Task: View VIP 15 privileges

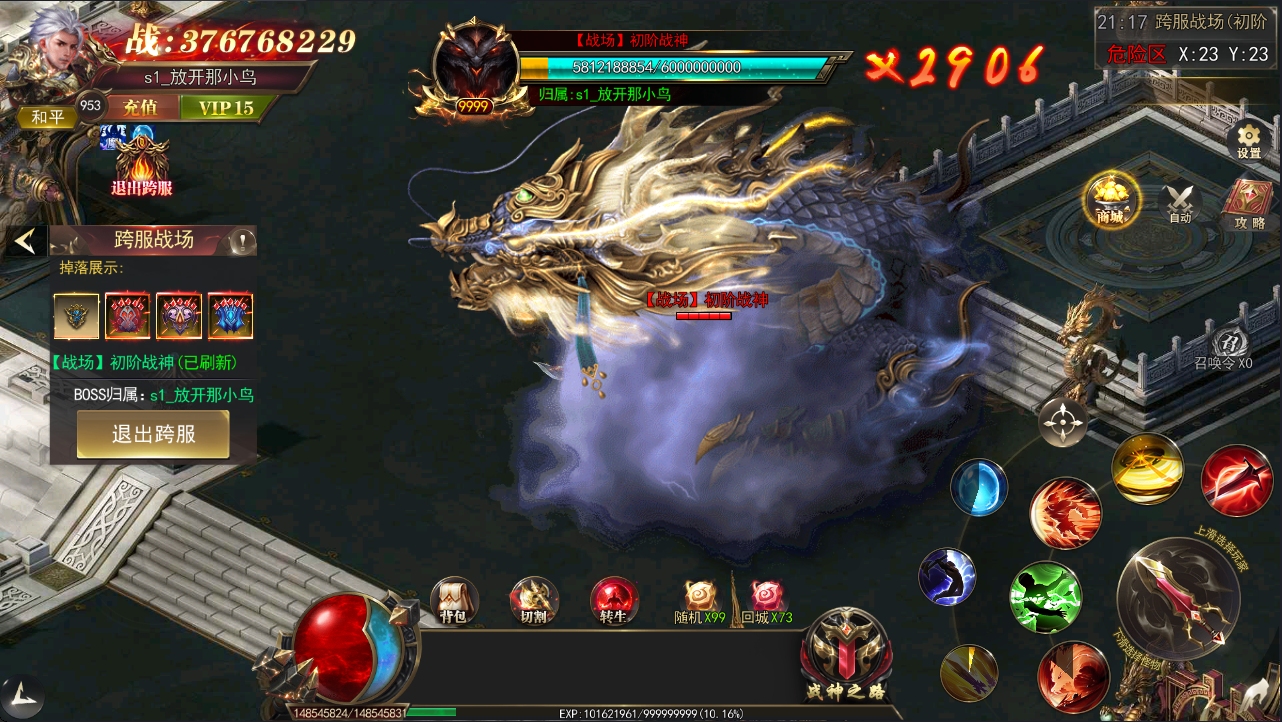Action: point(226,107)
